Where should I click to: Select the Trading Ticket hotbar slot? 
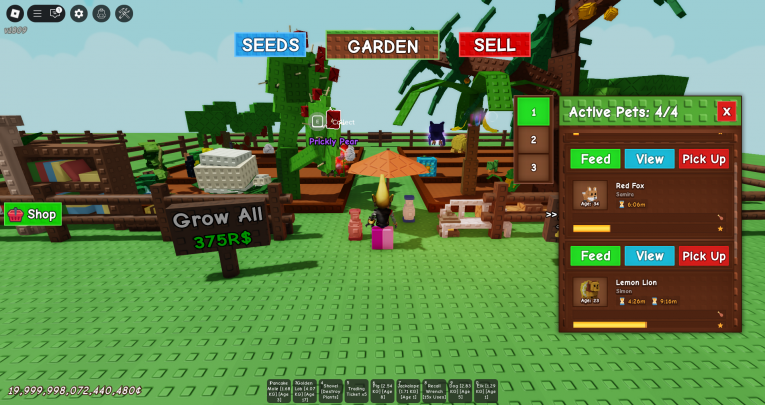(x=355, y=391)
